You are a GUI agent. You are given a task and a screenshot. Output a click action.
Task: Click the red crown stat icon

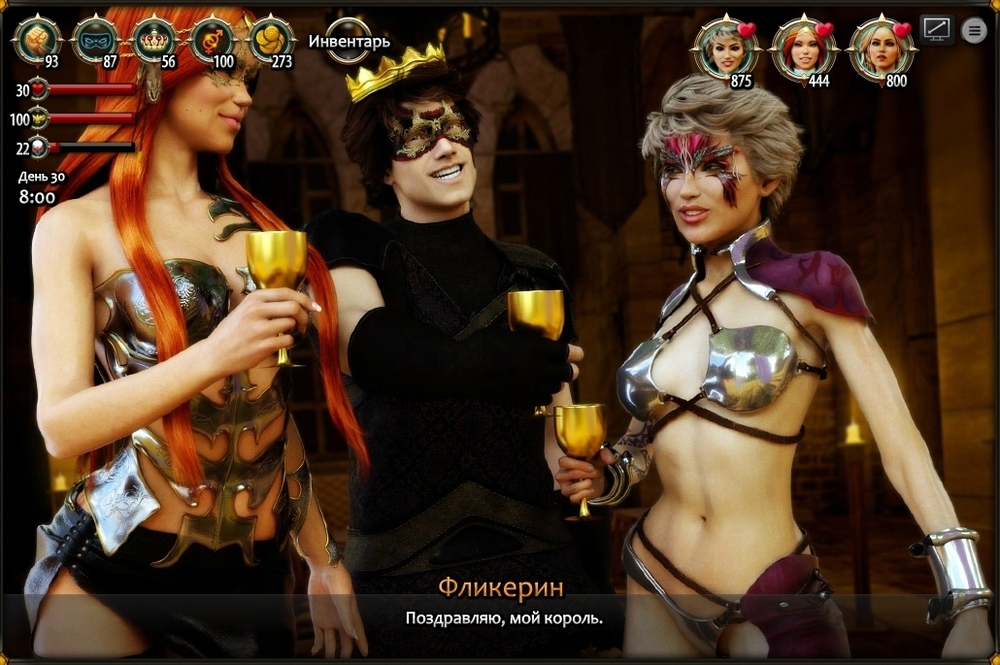(x=154, y=39)
